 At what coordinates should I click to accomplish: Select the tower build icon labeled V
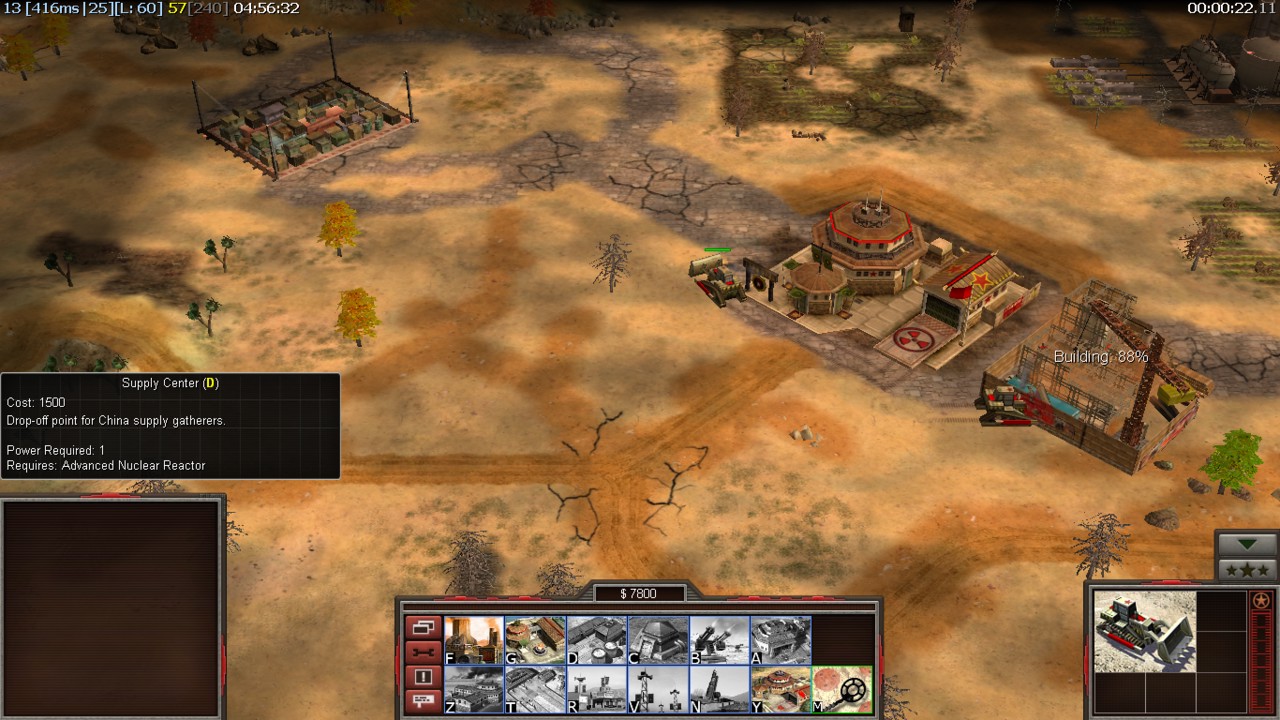click(x=658, y=690)
